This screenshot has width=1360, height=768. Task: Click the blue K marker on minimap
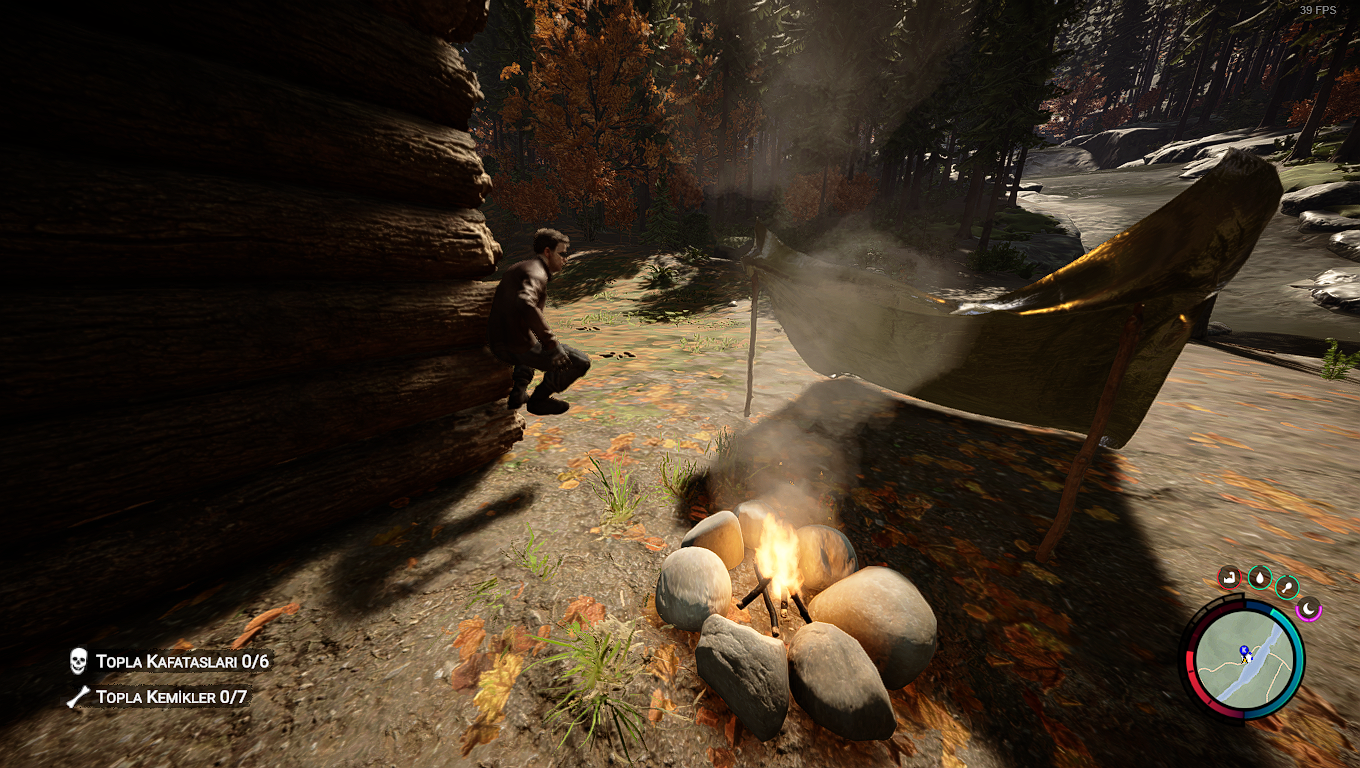tap(1244, 650)
